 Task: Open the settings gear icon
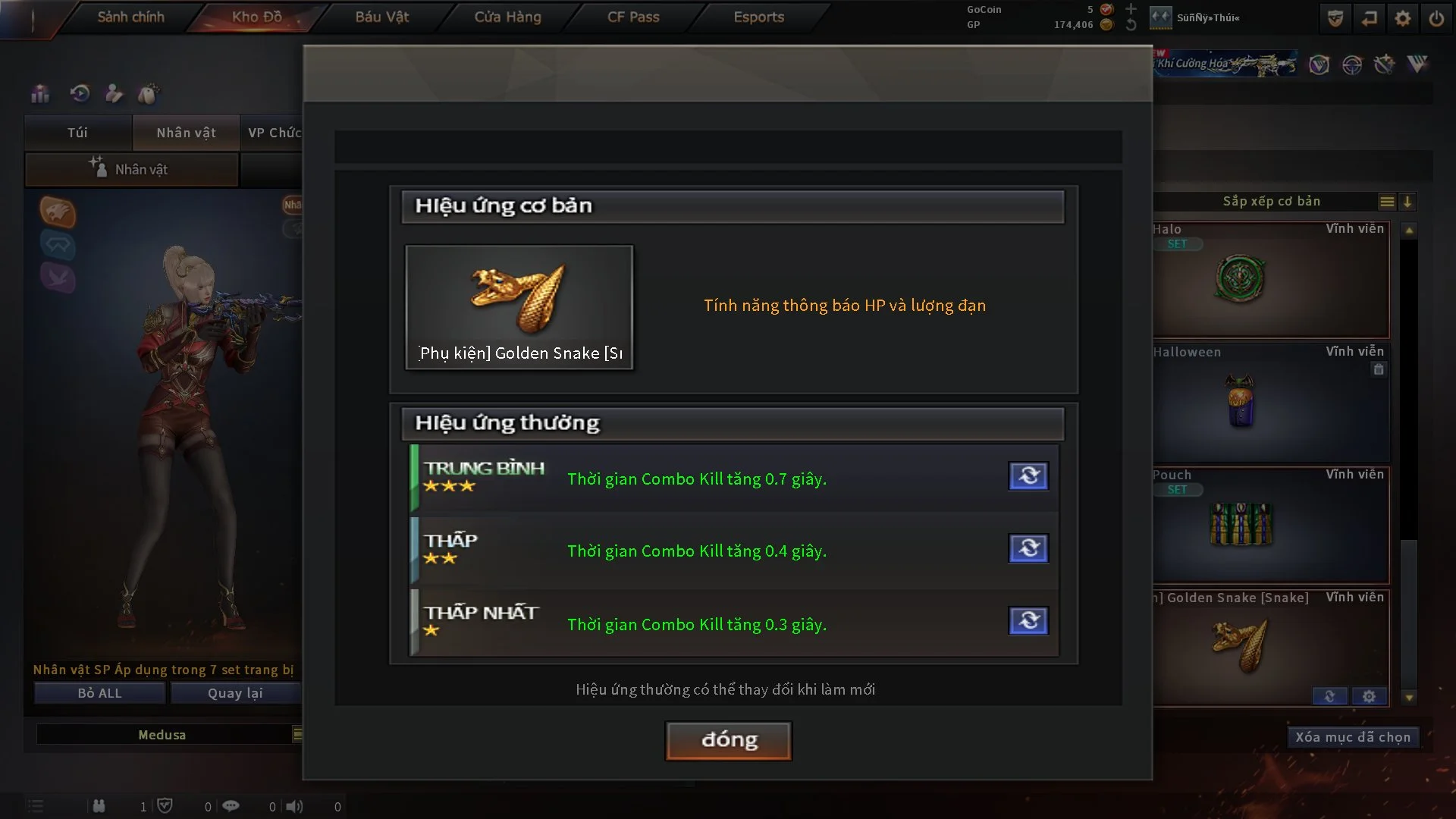point(1402,18)
